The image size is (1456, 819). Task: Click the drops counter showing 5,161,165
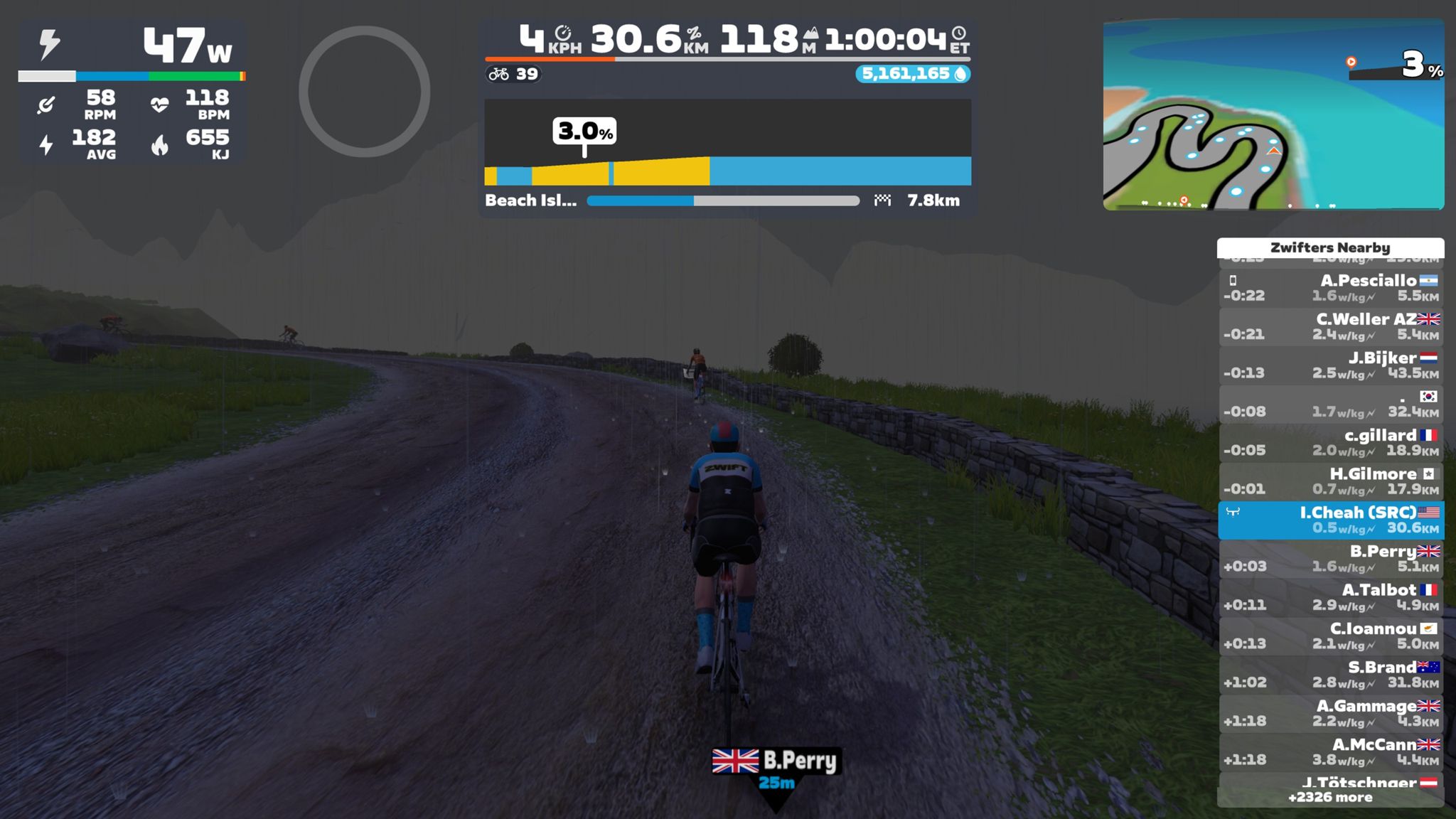912,73
